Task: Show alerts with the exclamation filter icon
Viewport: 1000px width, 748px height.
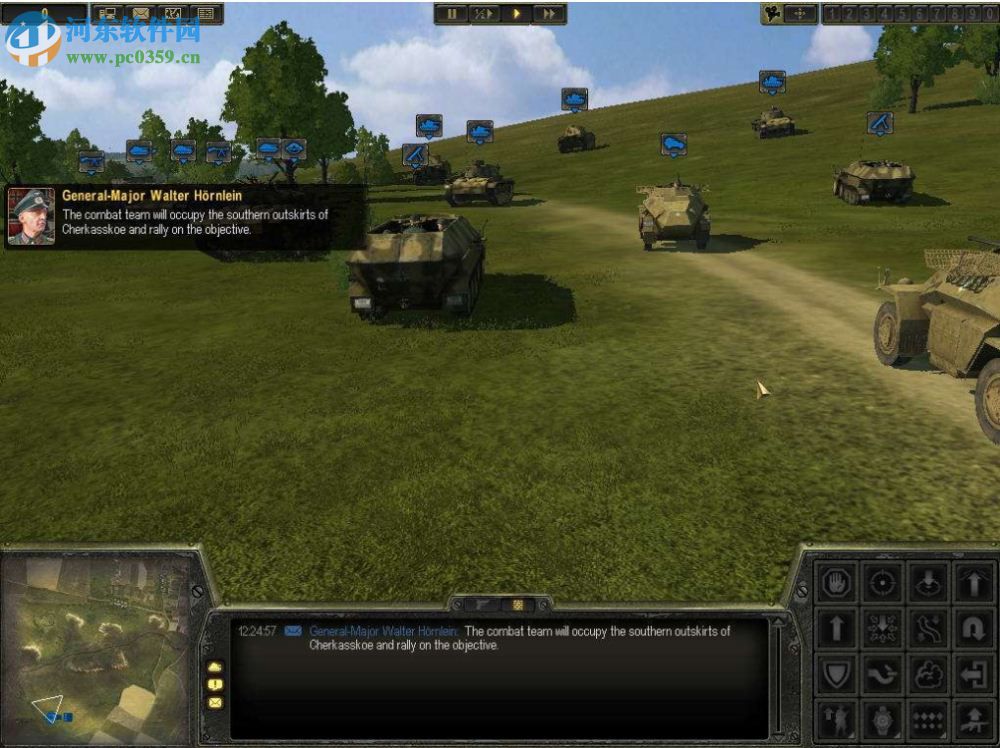Action: pos(215,685)
